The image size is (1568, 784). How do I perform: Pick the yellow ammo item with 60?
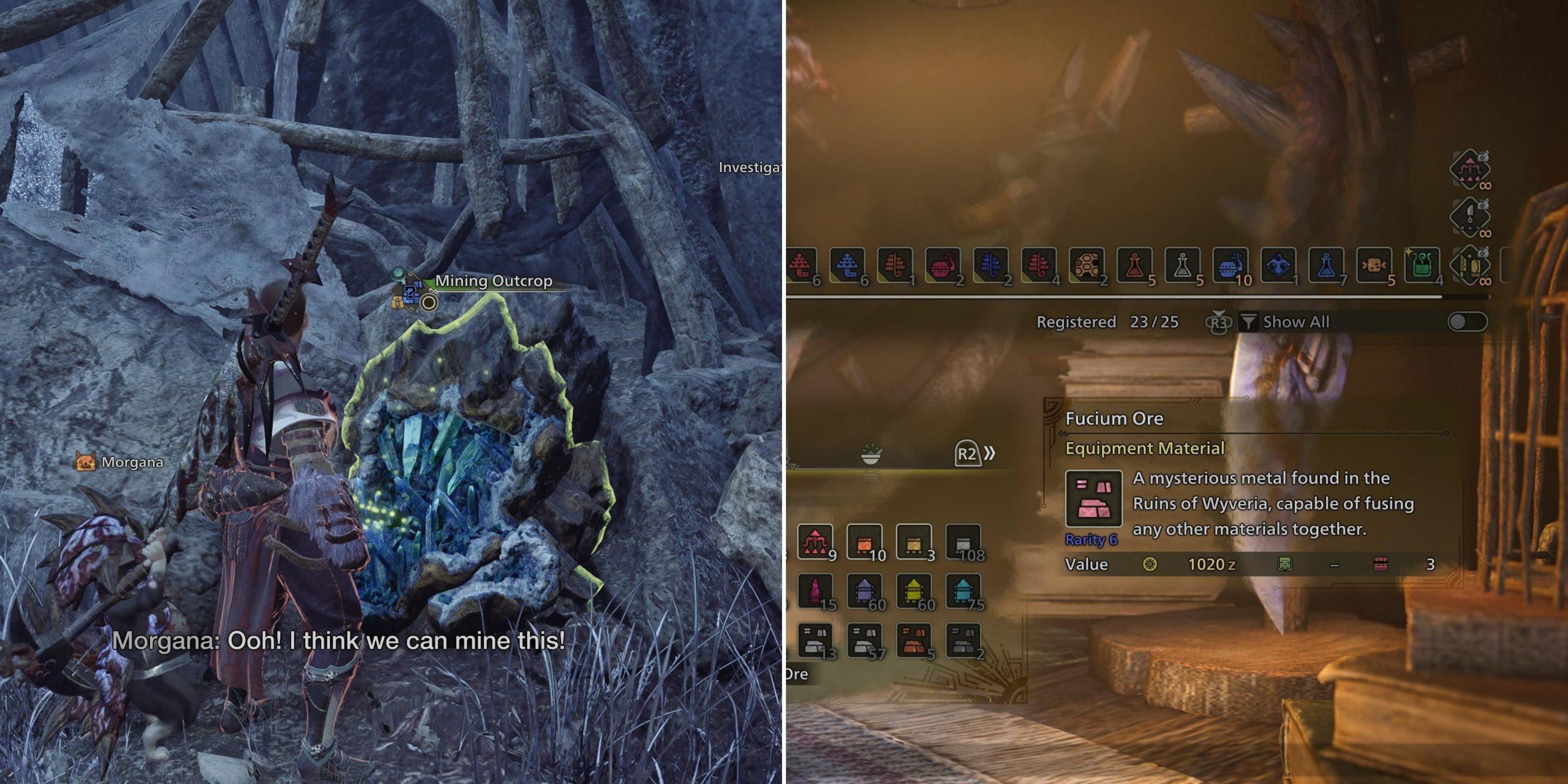pyautogui.click(x=914, y=592)
